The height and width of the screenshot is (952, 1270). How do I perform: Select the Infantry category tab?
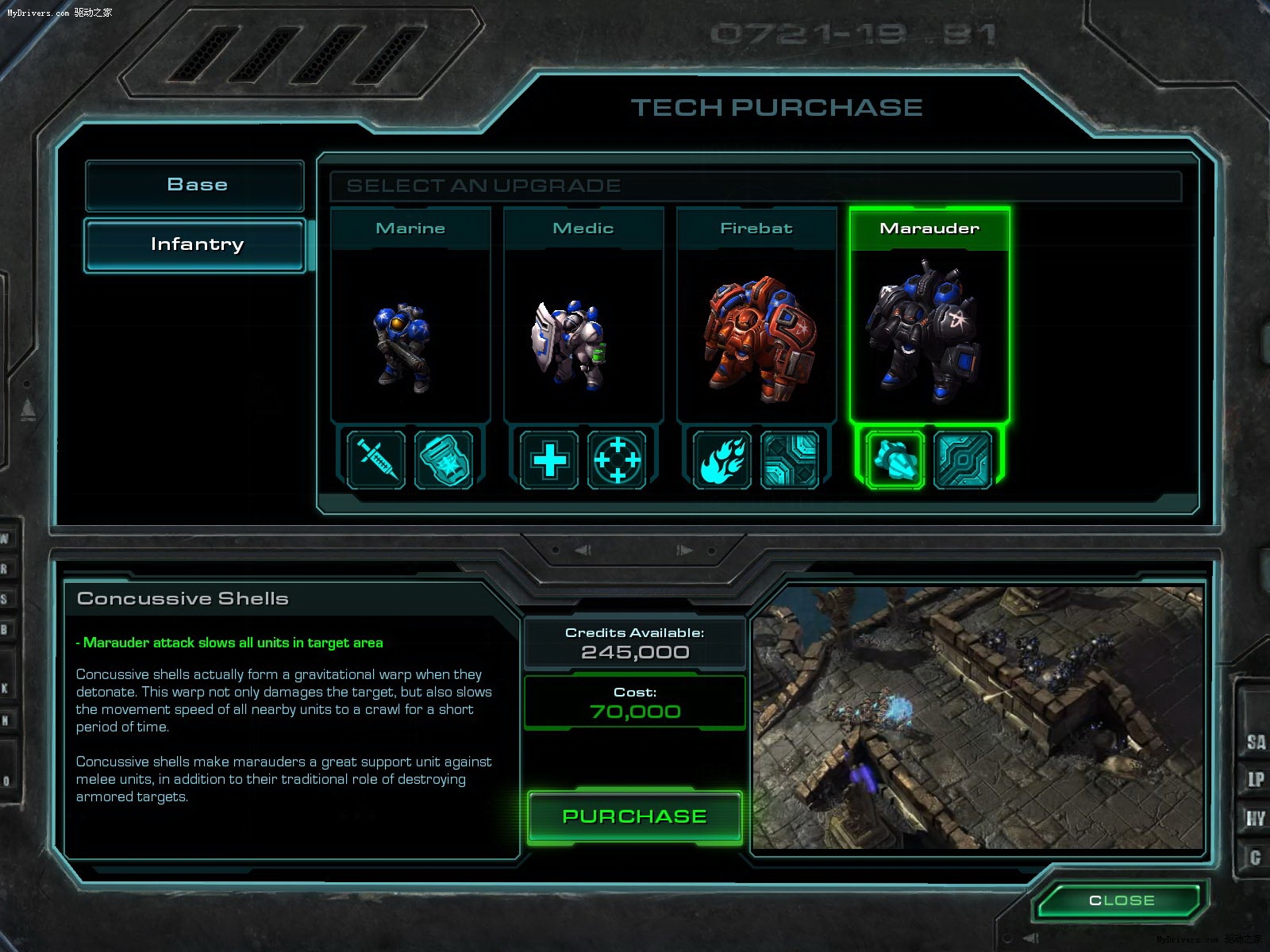tap(195, 245)
